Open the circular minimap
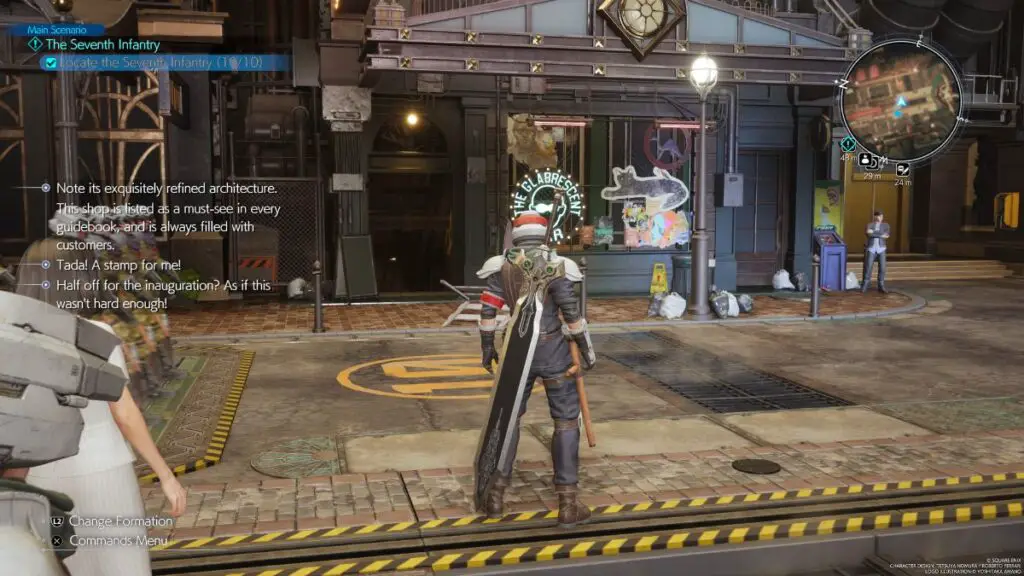Viewport: 1024px width, 576px height. [900, 94]
